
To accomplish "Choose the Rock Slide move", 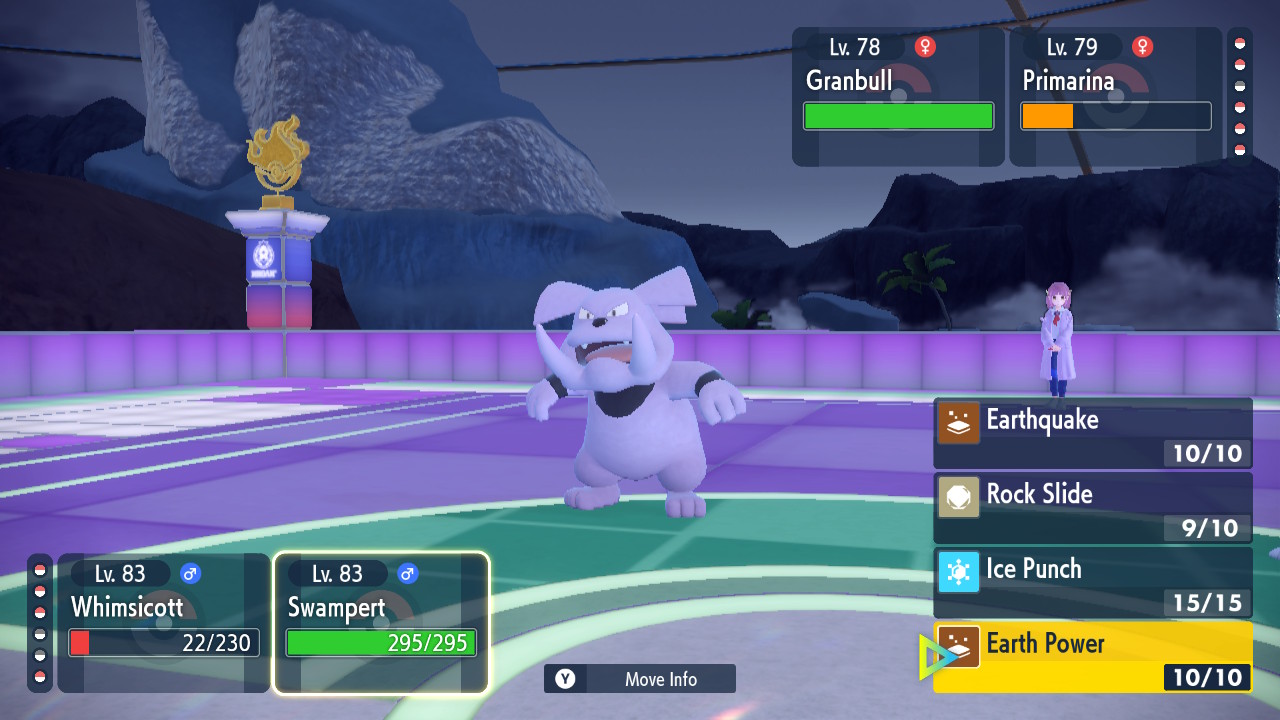I will tap(1092, 507).
